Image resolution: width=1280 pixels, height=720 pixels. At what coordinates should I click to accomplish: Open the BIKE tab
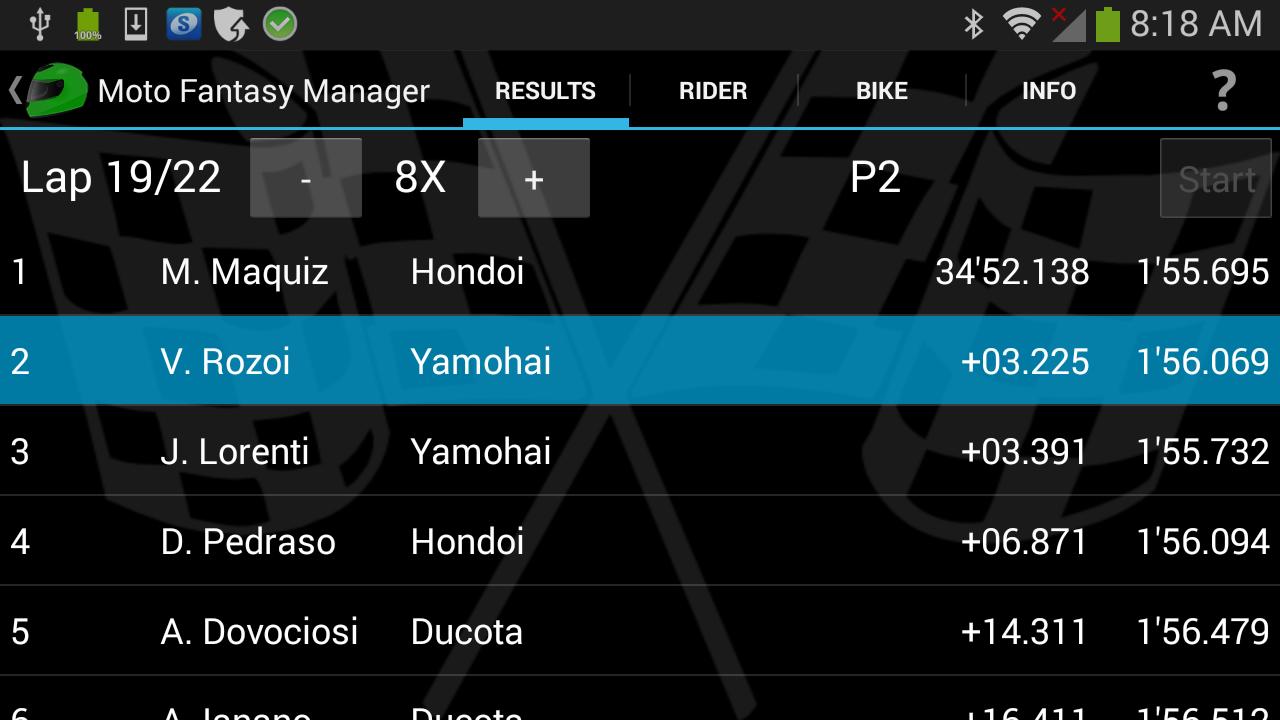(881, 90)
